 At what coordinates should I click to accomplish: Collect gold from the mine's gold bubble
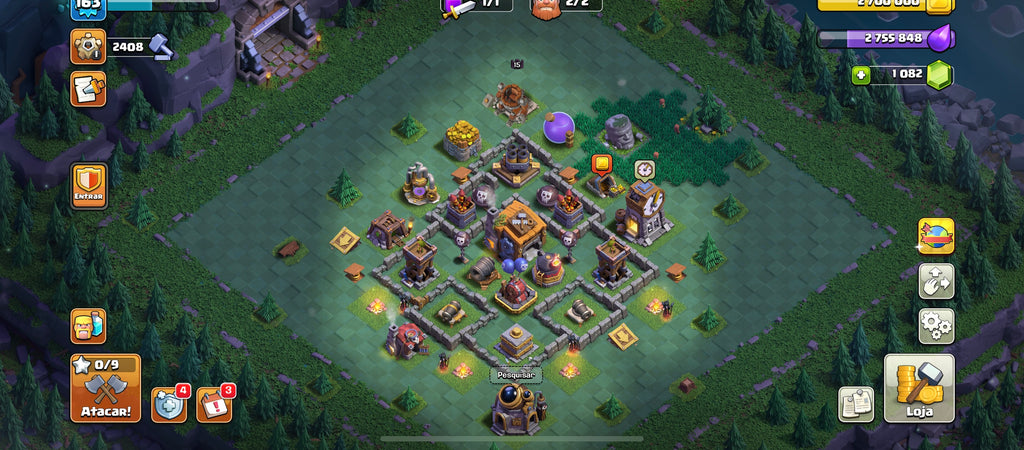(x=601, y=165)
